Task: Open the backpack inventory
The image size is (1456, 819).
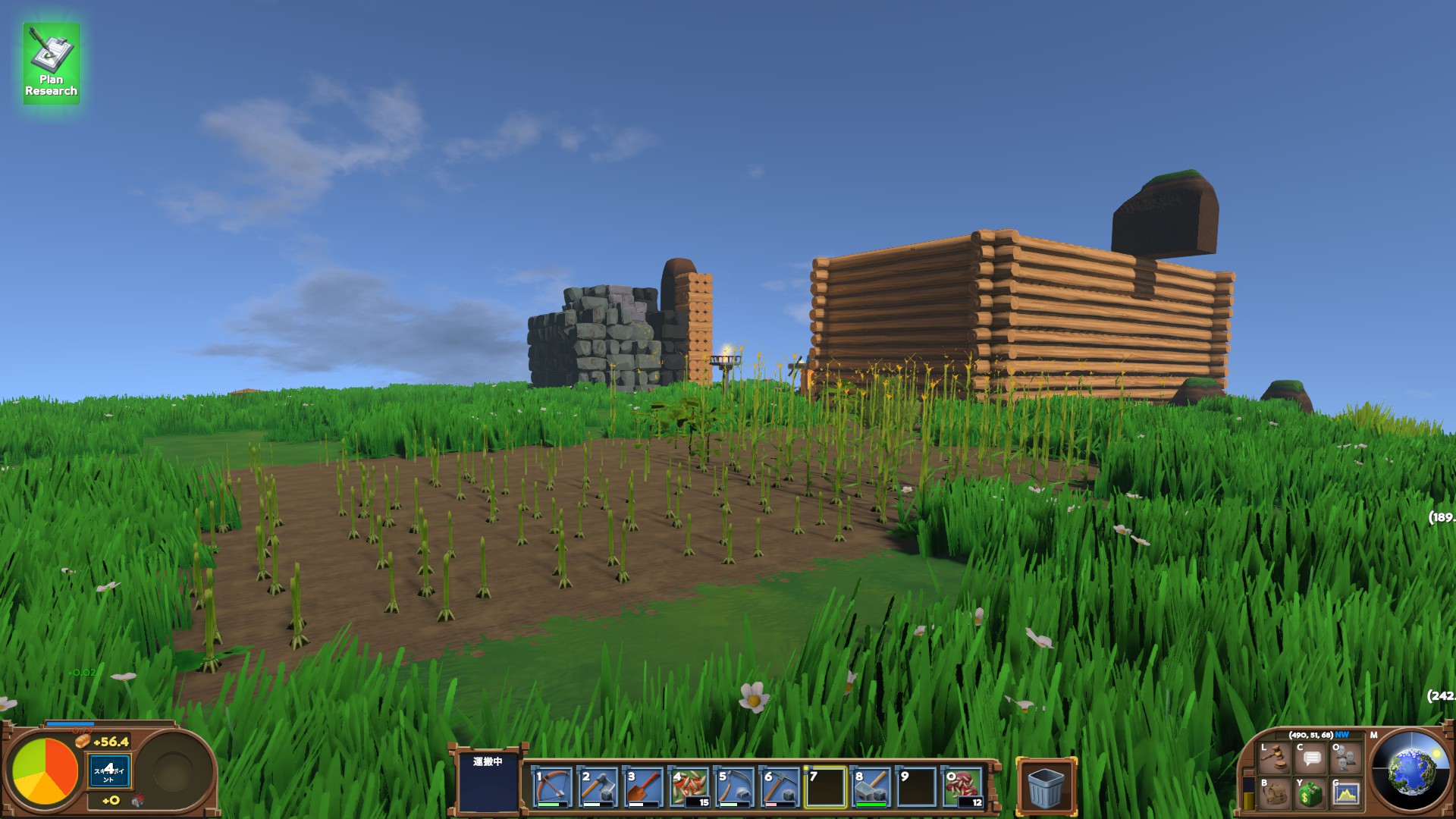Action: click(x=1276, y=793)
